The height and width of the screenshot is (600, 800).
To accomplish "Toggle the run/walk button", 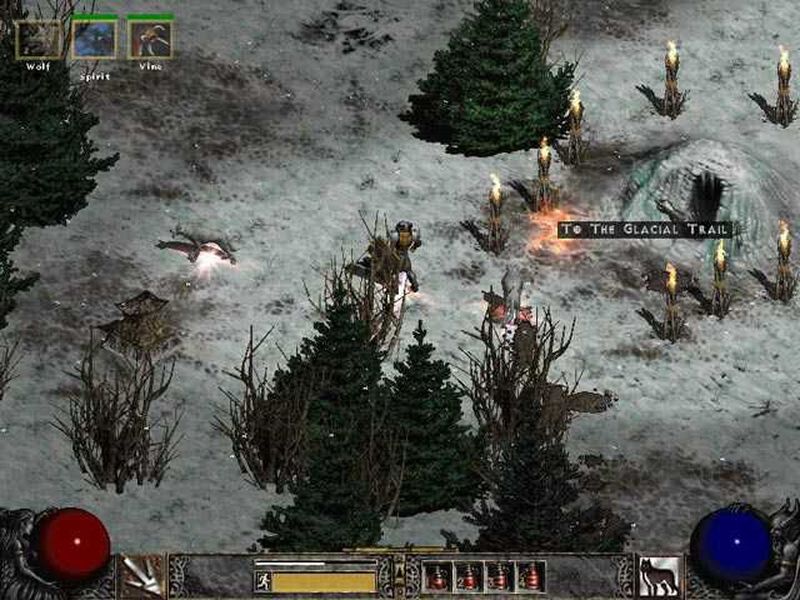I will (x=263, y=581).
